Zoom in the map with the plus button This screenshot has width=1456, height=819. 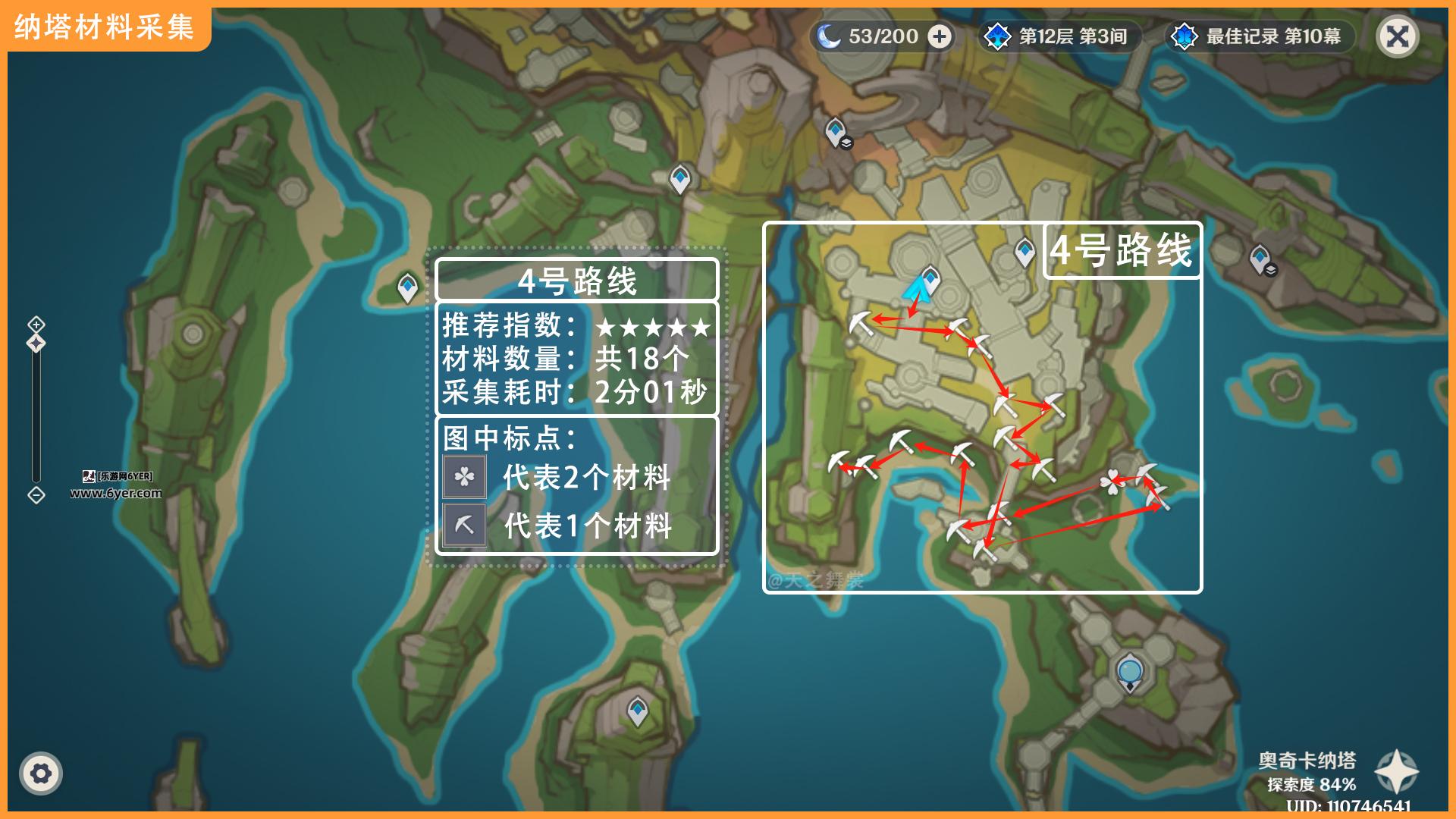click(36, 325)
